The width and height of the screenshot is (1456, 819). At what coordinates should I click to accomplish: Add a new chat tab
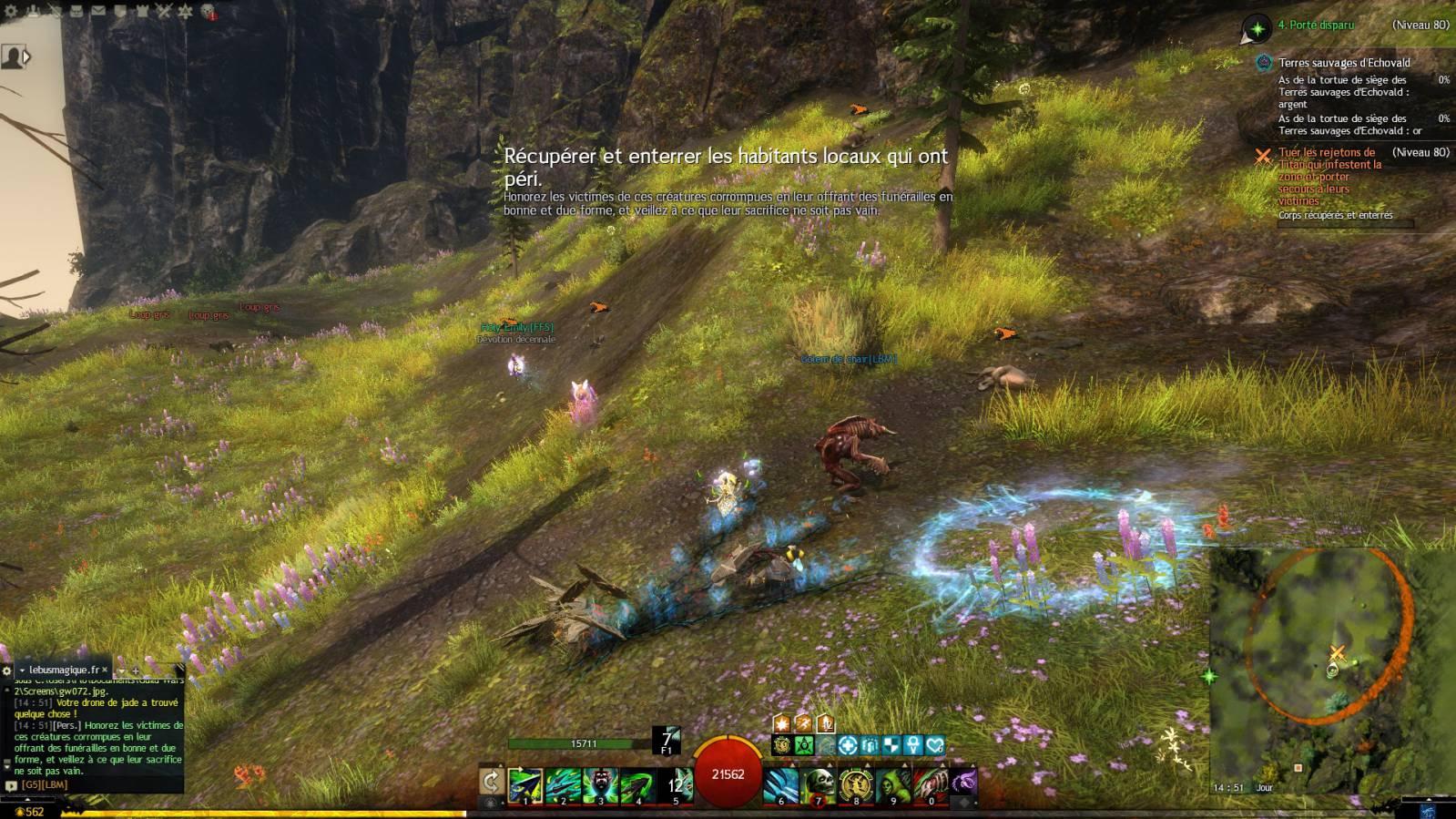pyautogui.click(x=135, y=671)
